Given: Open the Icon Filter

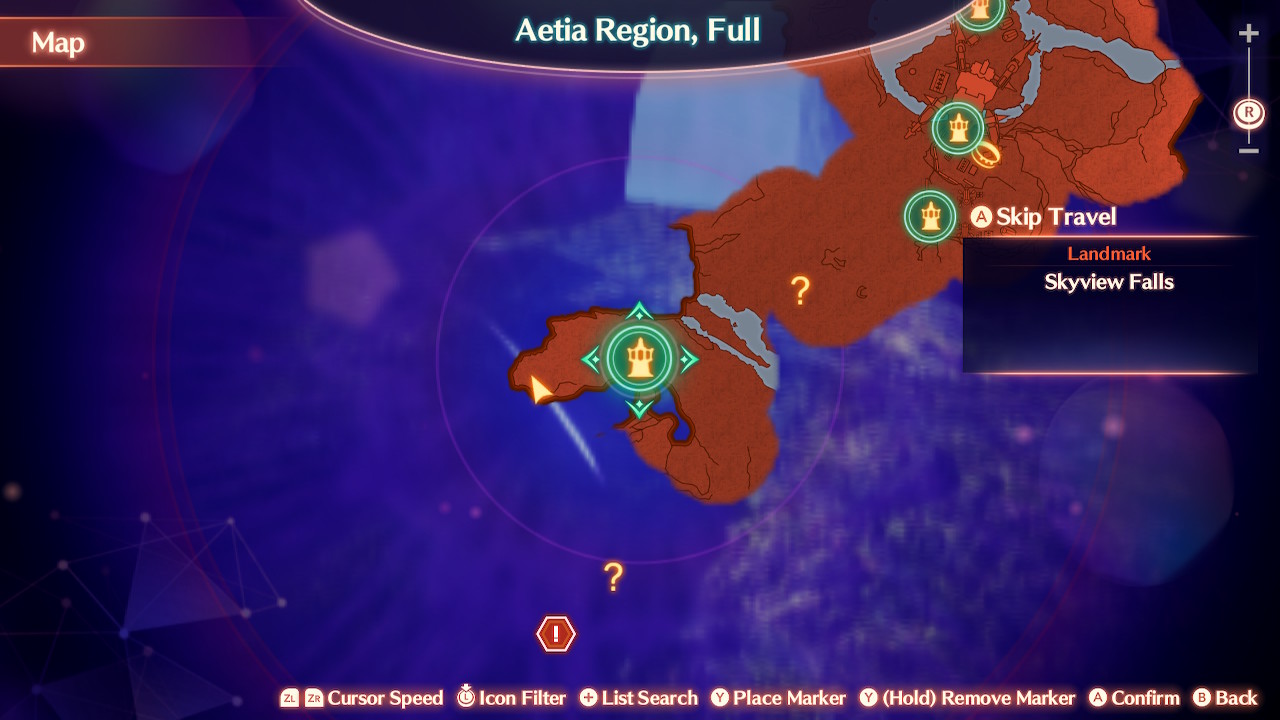Looking at the screenshot, I should coord(512,698).
